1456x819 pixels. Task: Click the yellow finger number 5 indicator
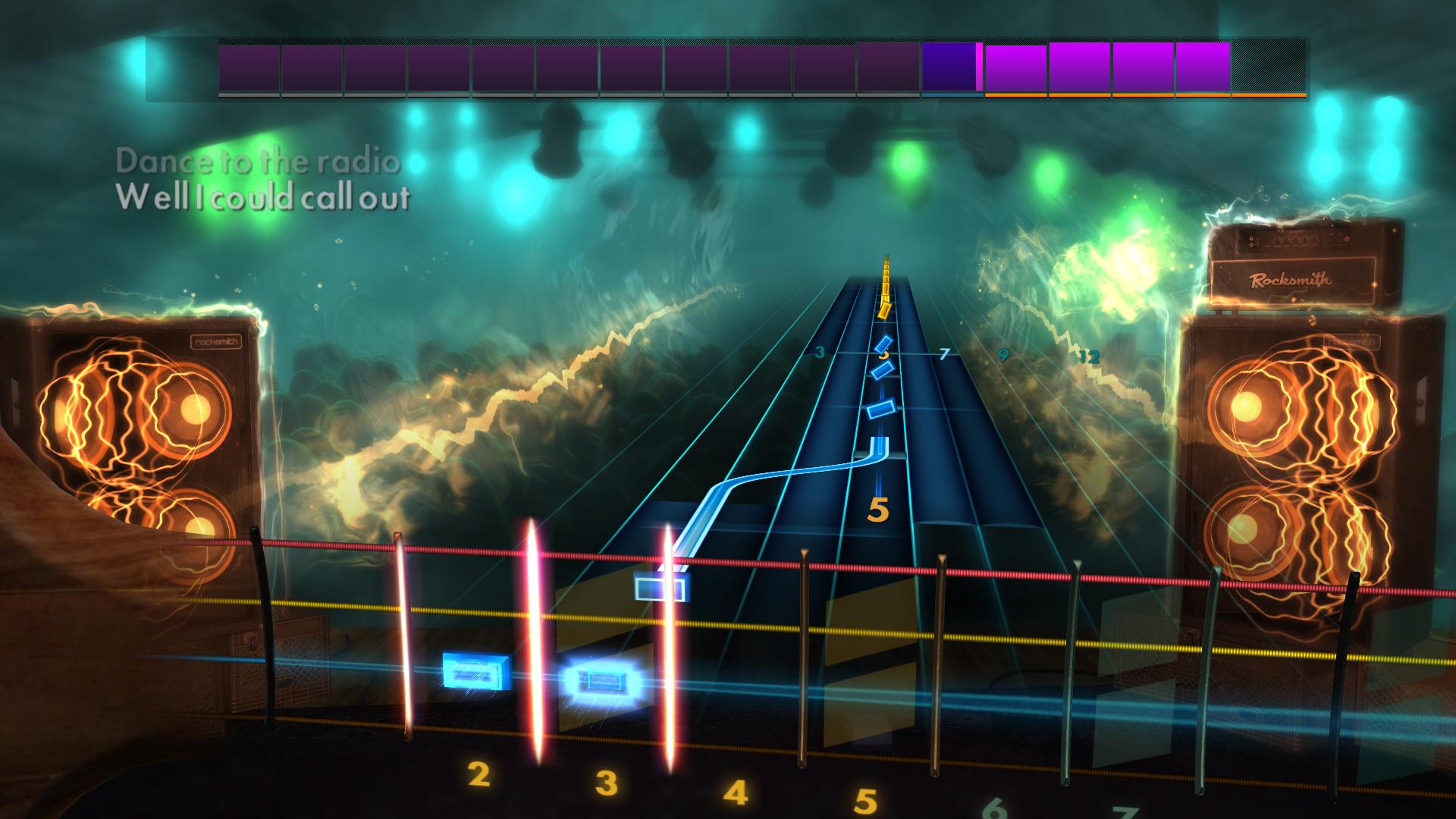(x=877, y=510)
